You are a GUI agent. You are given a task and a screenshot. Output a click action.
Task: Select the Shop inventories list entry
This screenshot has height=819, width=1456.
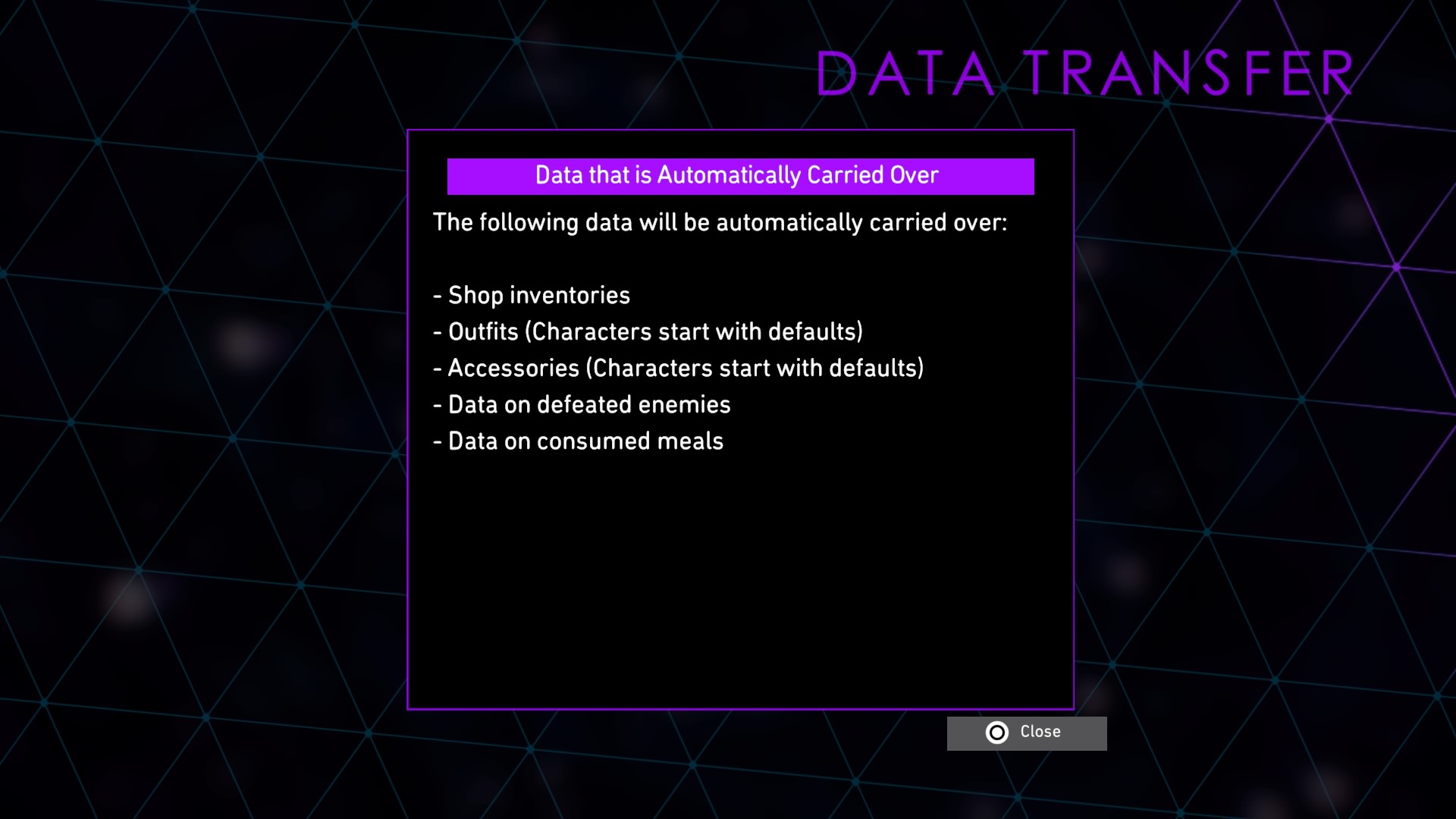[x=538, y=296]
